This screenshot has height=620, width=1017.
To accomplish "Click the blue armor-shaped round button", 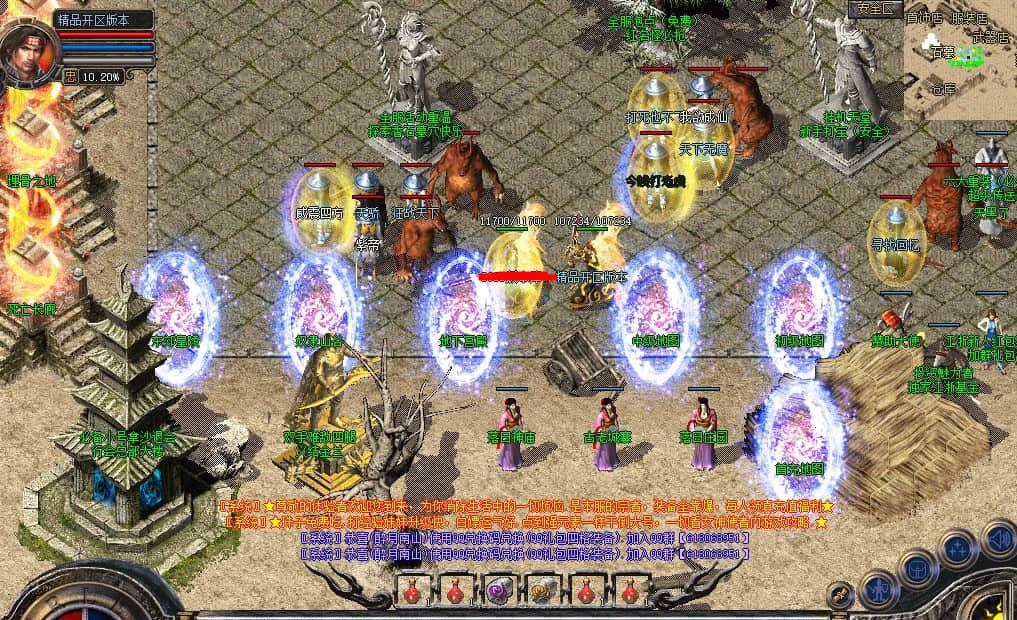I will pos(917,567).
